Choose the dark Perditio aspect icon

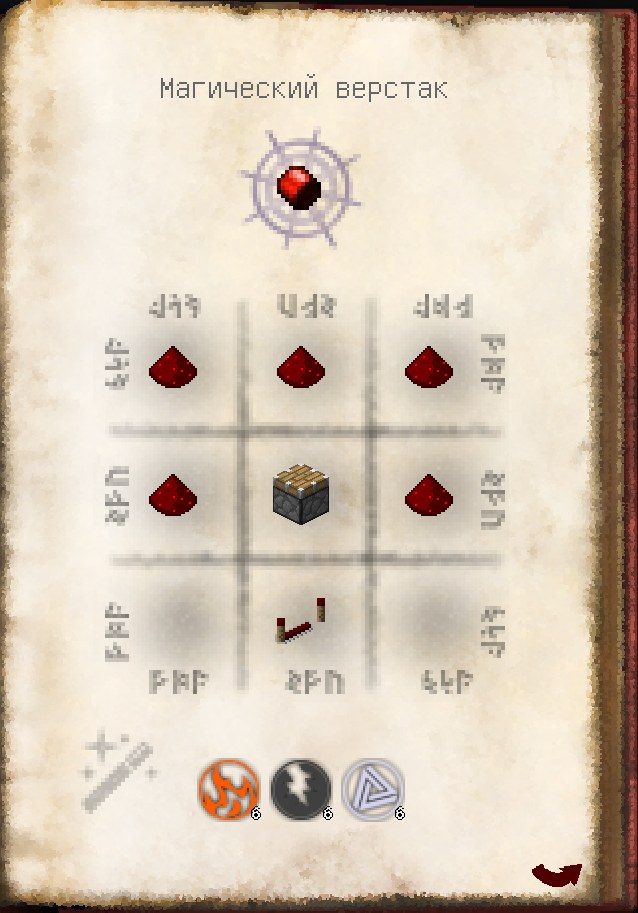coord(300,788)
